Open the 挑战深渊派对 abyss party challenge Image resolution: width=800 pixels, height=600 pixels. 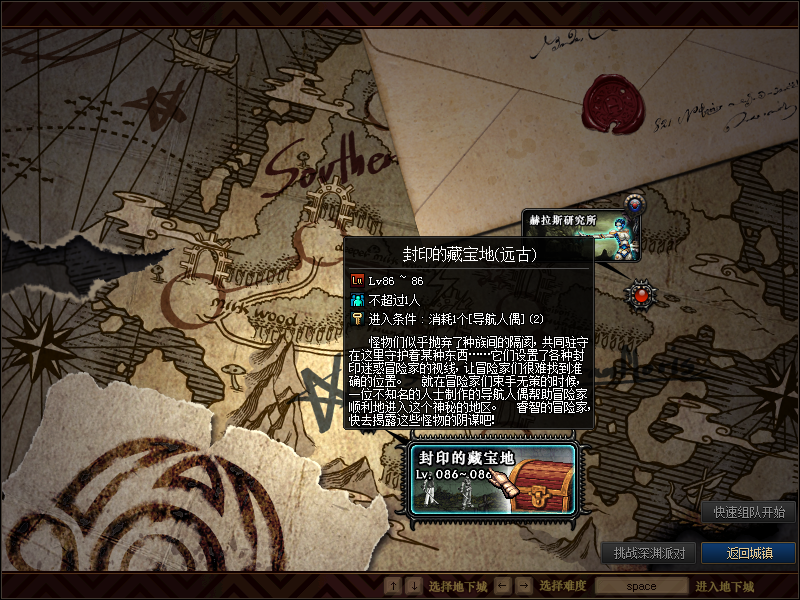point(648,553)
